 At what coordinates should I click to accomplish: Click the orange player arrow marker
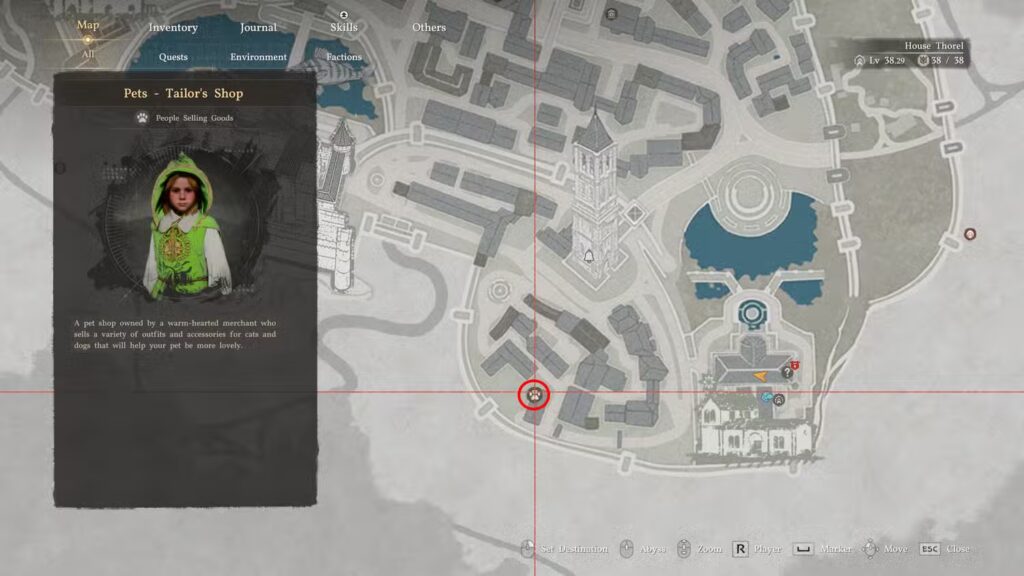[x=761, y=373]
